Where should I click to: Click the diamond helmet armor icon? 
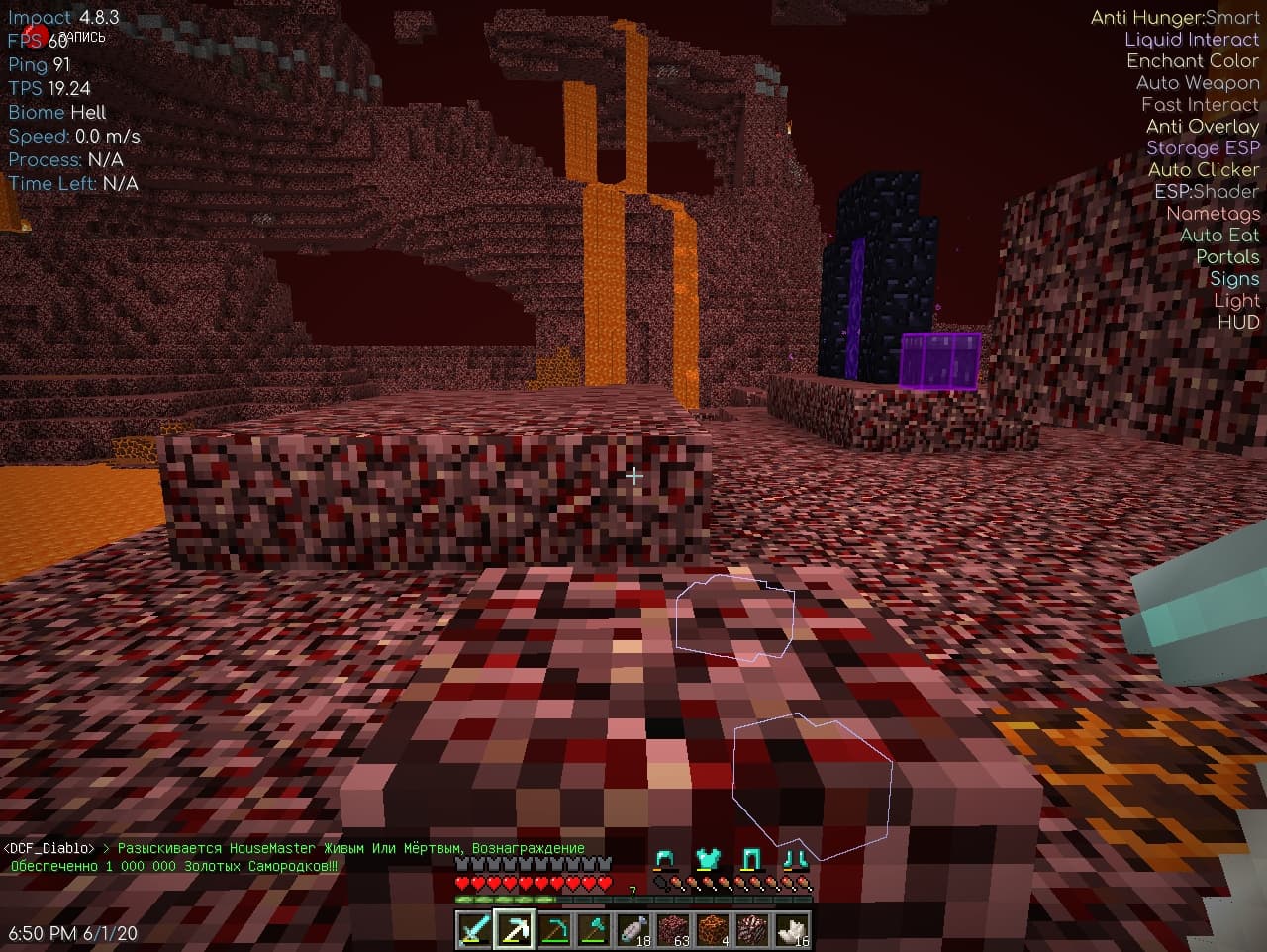(x=665, y=859)
